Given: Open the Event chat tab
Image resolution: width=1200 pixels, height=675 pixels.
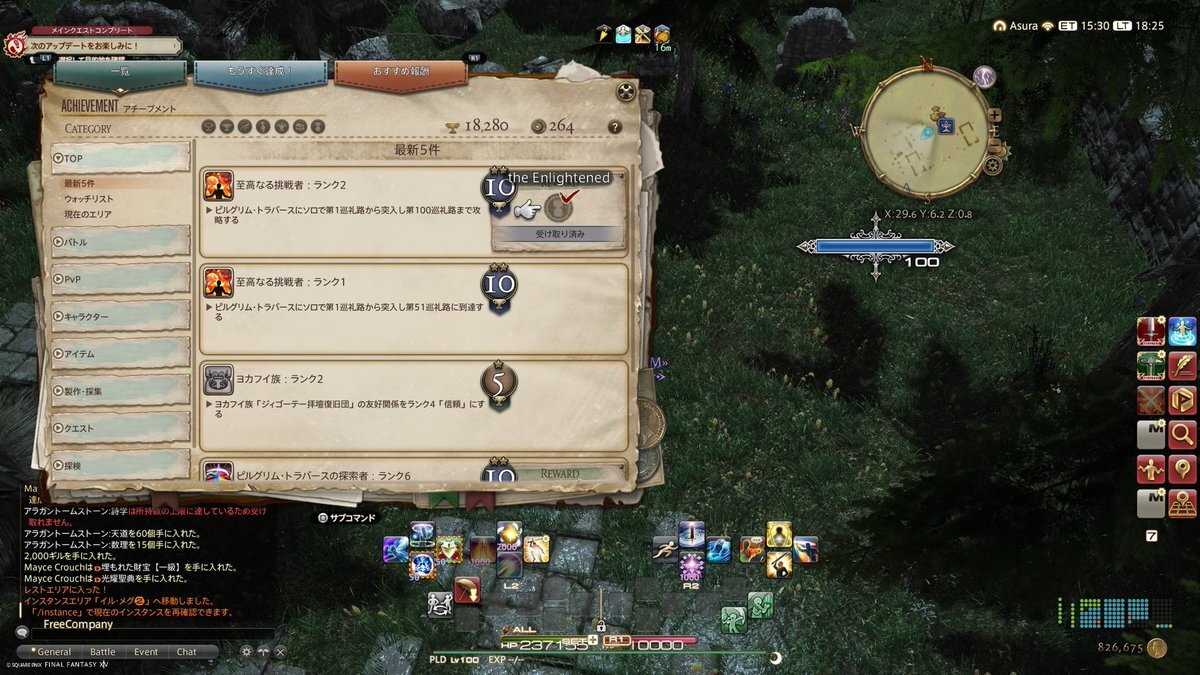Looking at the screenshot, I should [x=146, y=652].
